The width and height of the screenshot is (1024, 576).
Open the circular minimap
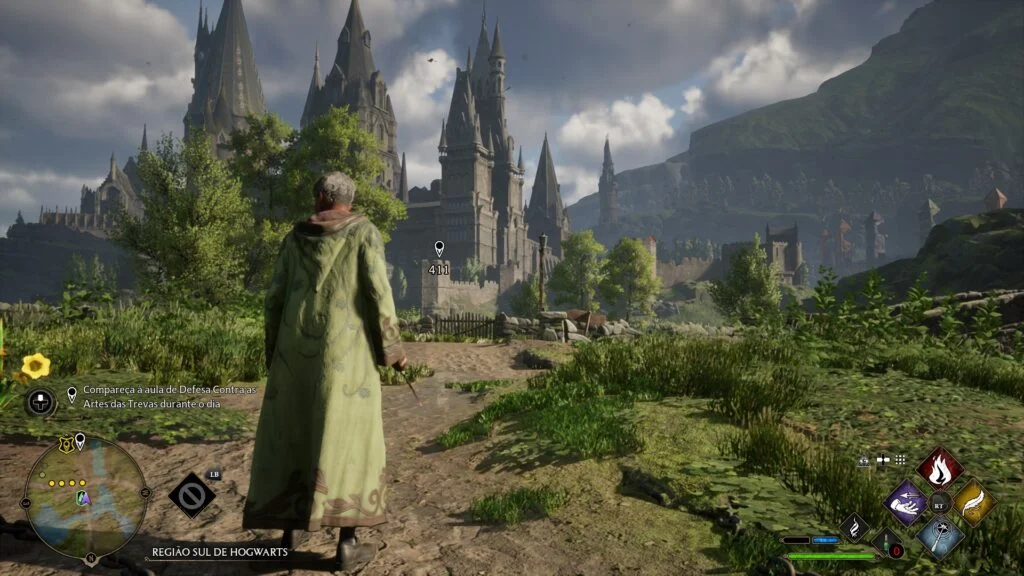(85, 497)
